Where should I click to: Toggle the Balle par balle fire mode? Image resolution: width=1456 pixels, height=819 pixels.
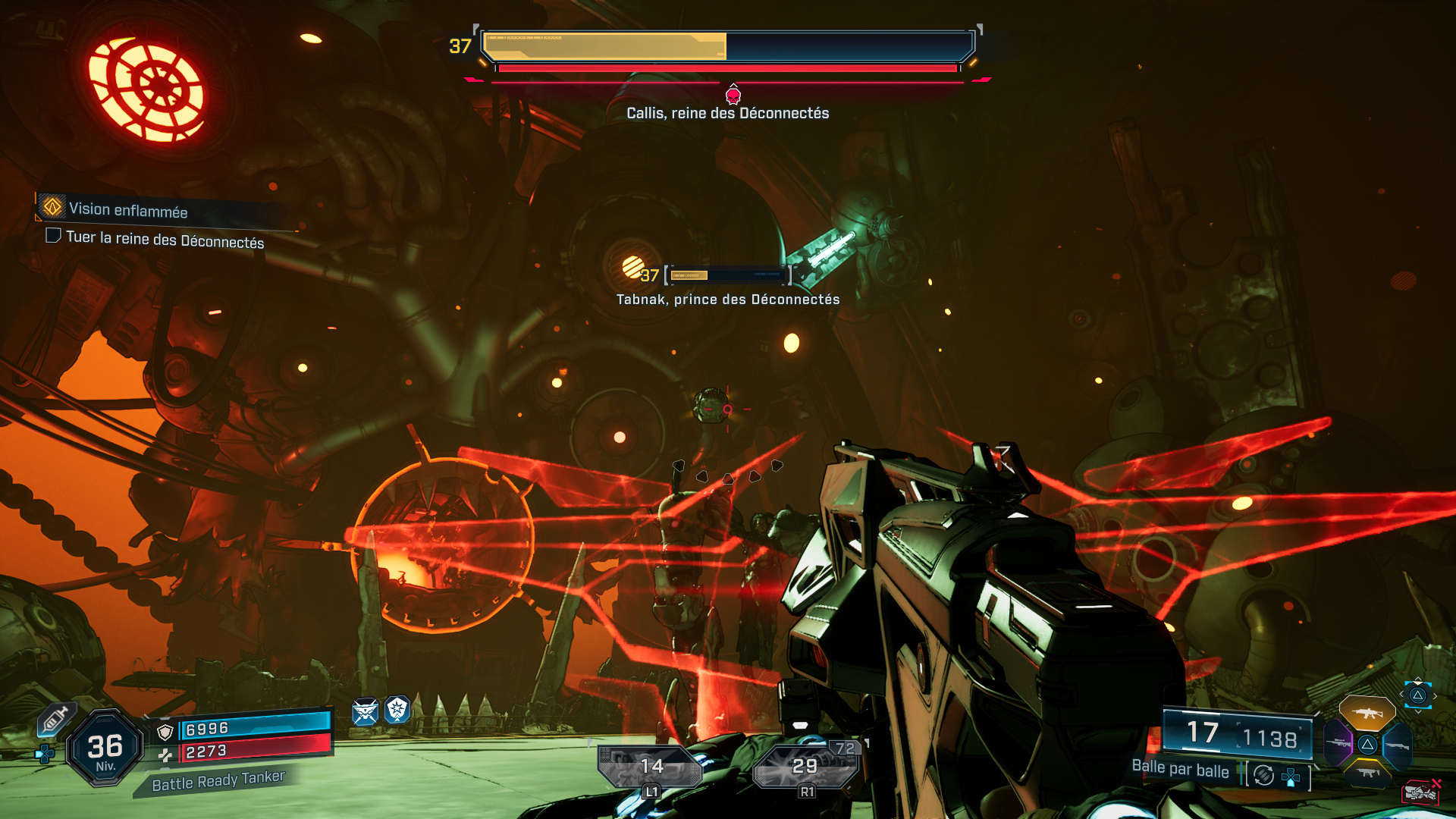1263,775
